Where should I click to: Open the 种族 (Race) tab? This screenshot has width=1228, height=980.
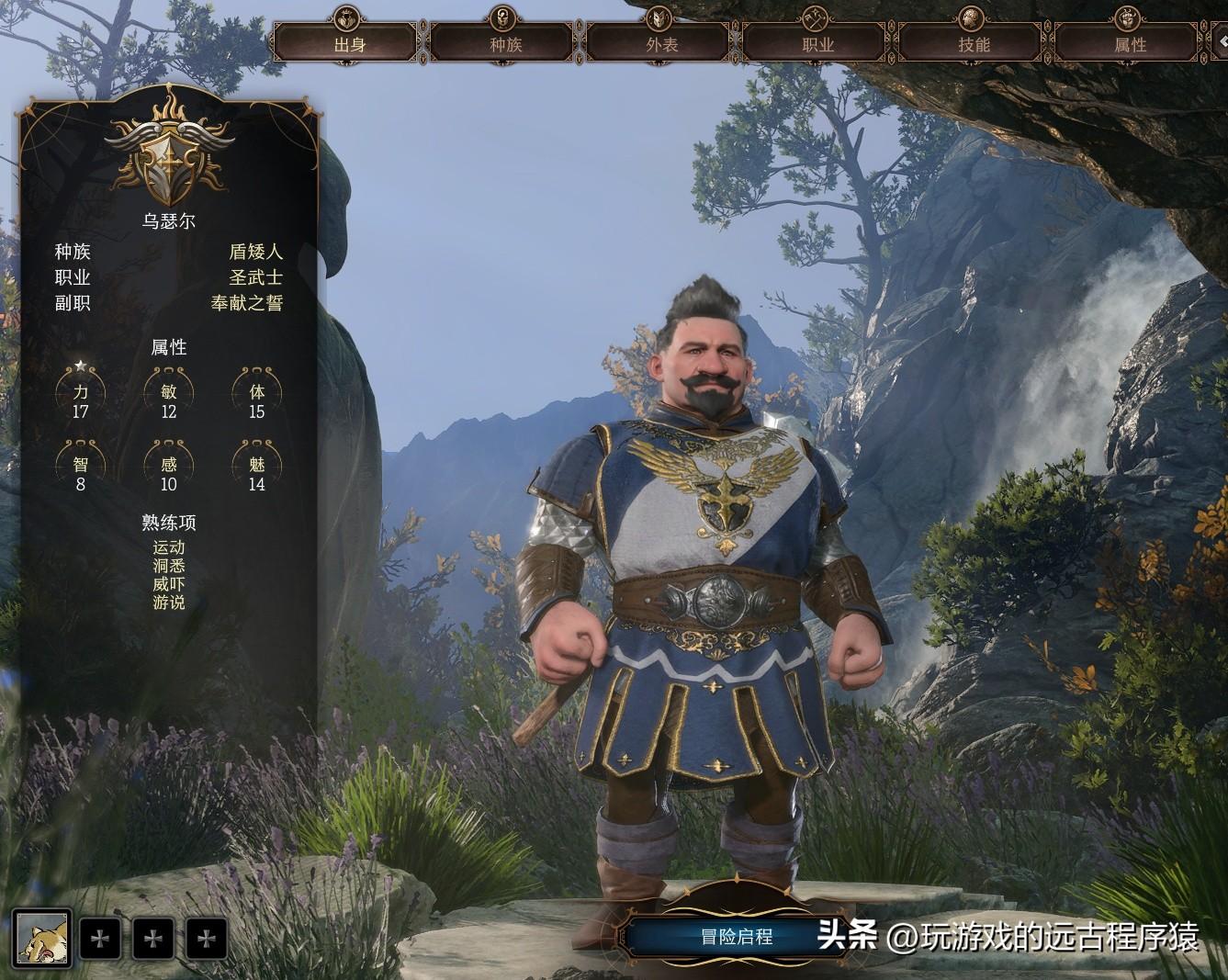[x=504, y=43]
